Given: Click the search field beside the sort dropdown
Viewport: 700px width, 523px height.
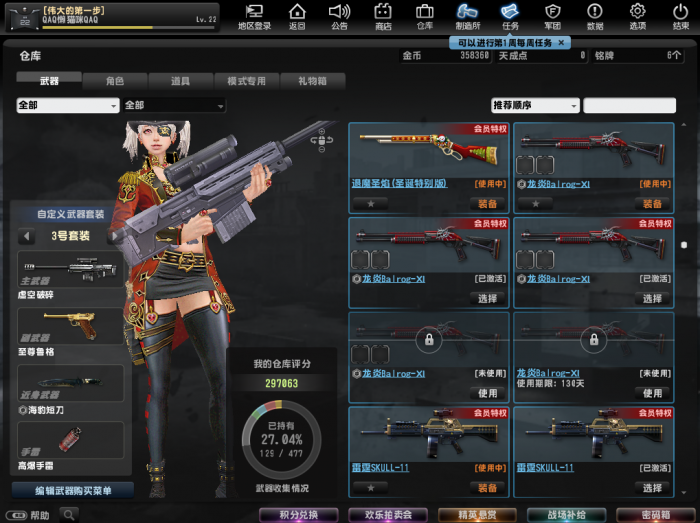Looking at the screenshot, I should click(x=629, y=105).
